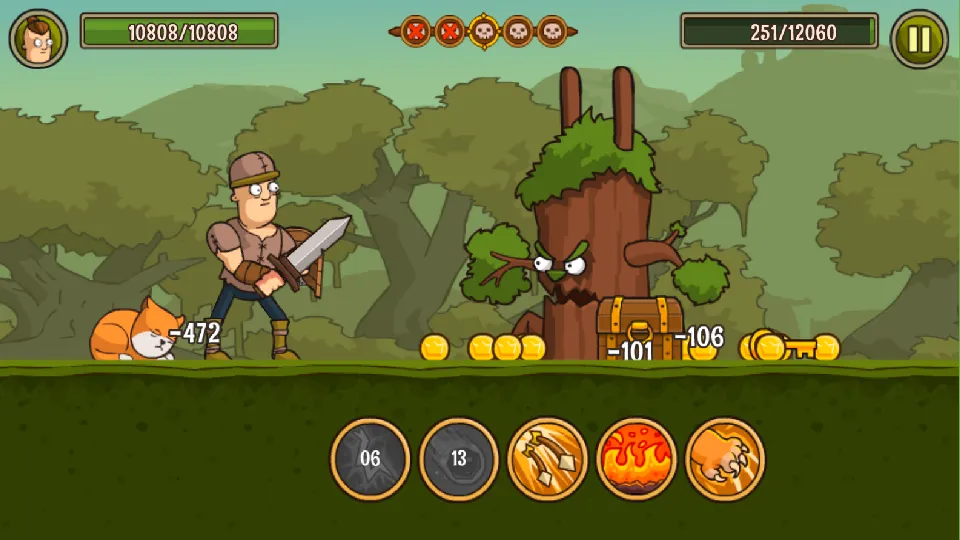This screenshot has height=540, width=960.
Task: Select the skill on 06 cooldown
Action: [370, 459]
